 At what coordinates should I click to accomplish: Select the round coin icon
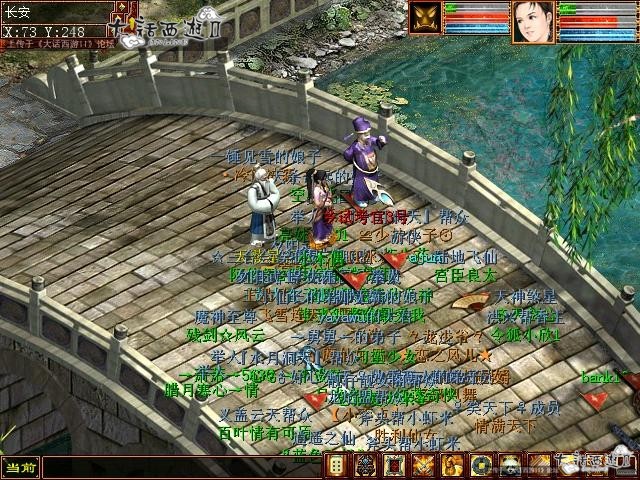pyautogui.click(x=481, y=466)
